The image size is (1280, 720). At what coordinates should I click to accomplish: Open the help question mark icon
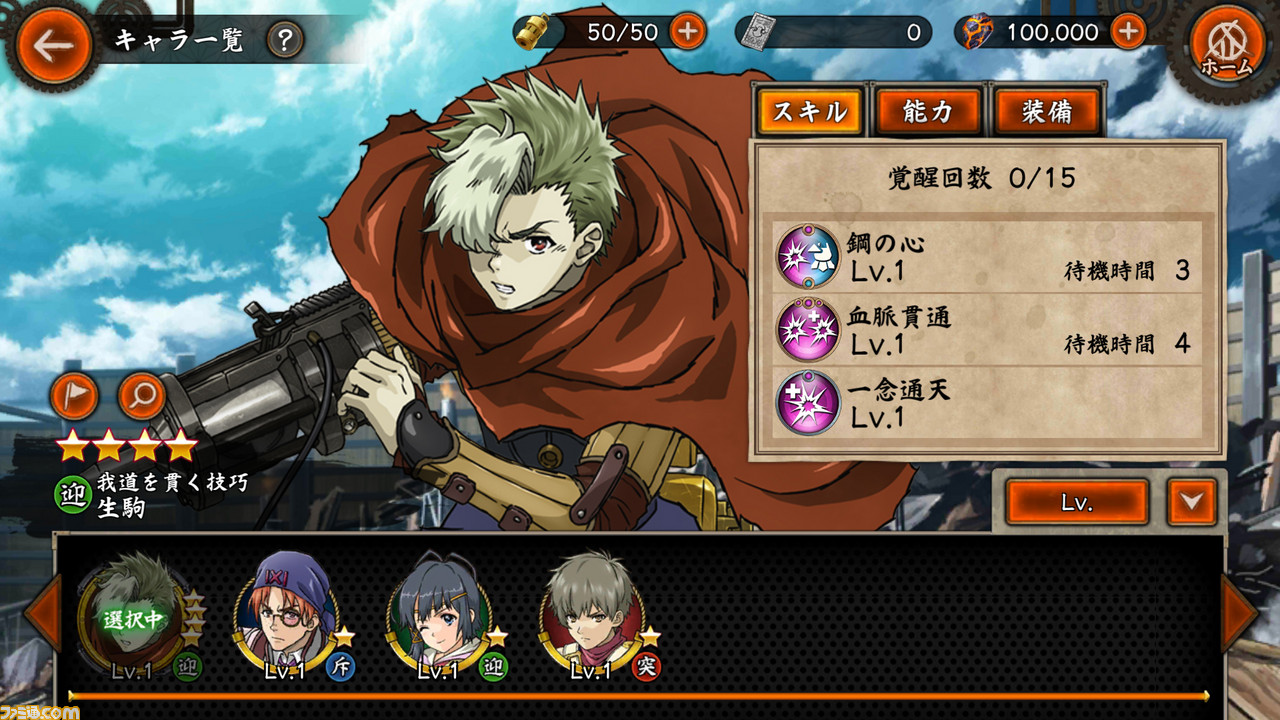(x=285, y=40)
